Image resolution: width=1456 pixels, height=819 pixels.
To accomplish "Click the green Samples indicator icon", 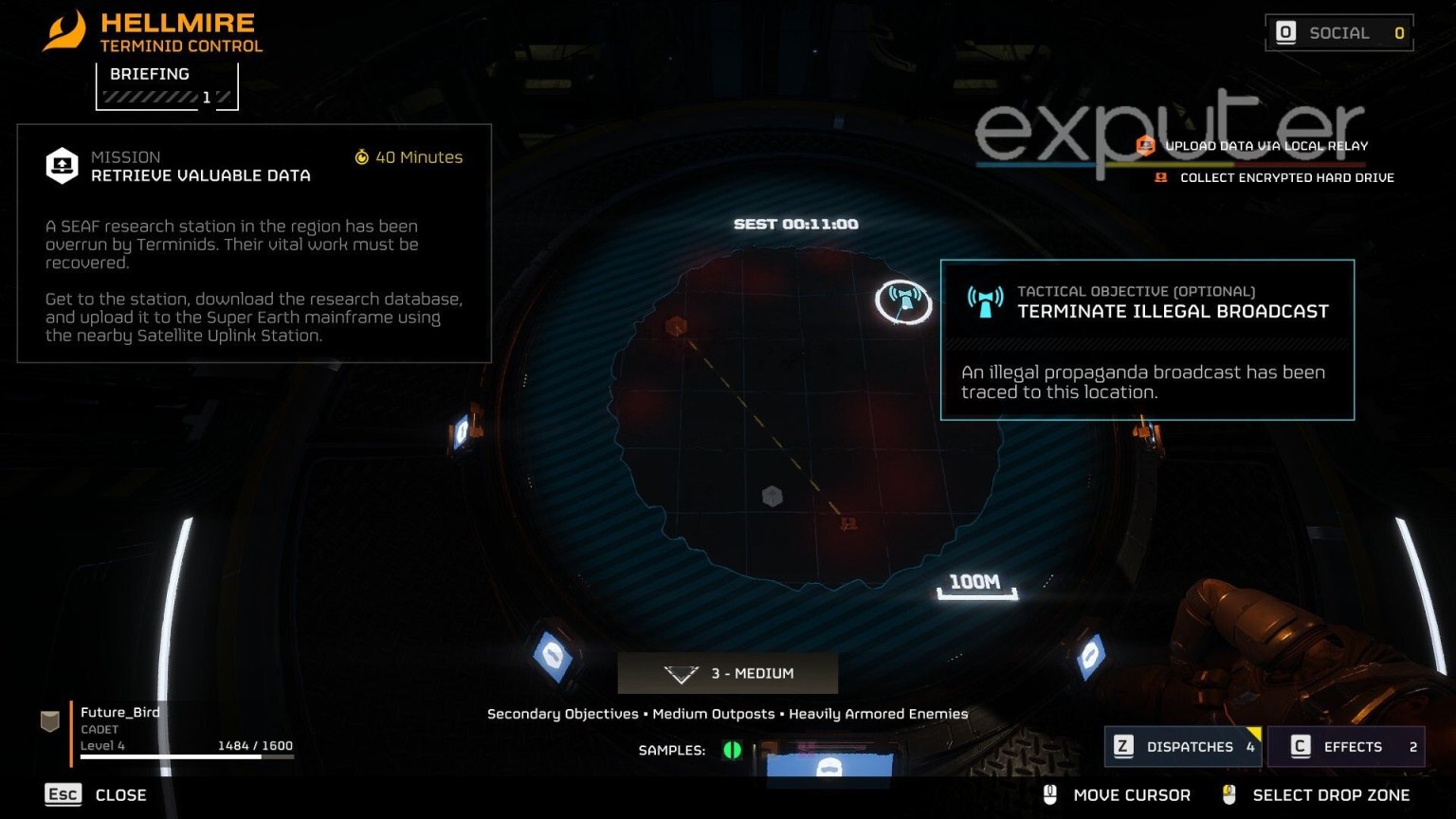I will coord(731,749).
